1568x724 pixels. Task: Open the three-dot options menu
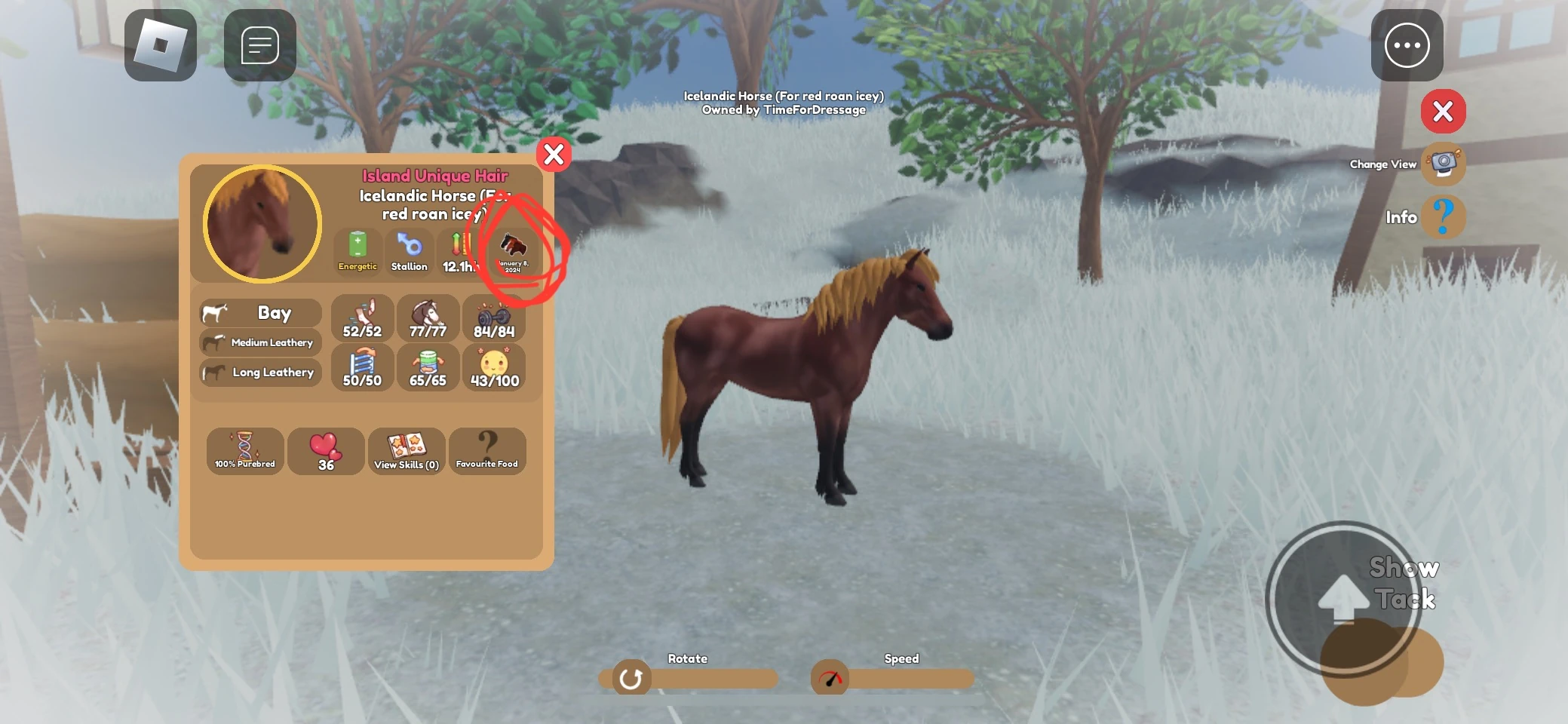(1407, 45)
